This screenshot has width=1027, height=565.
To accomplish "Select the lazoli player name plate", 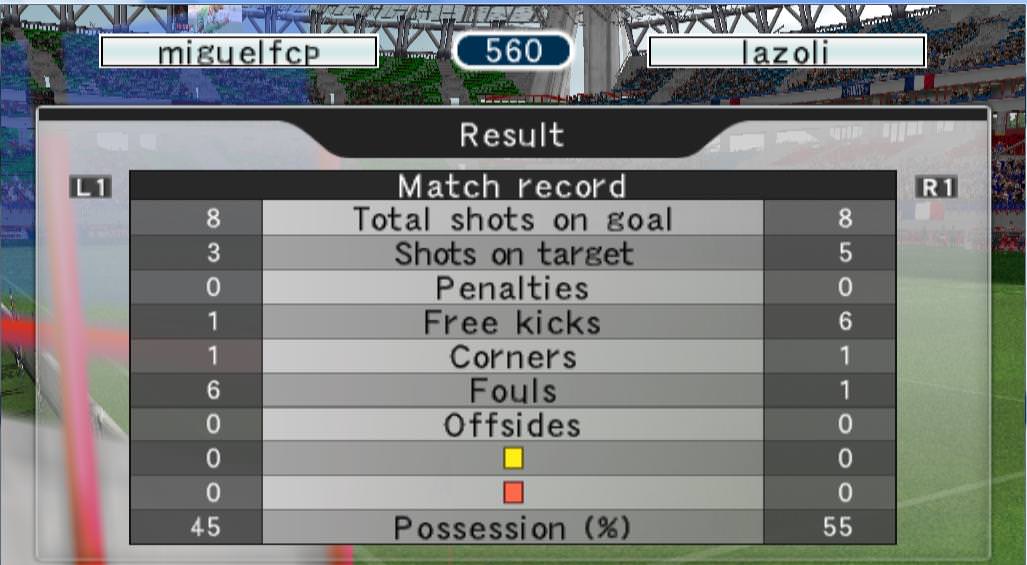I will click(x=786, y=52).
